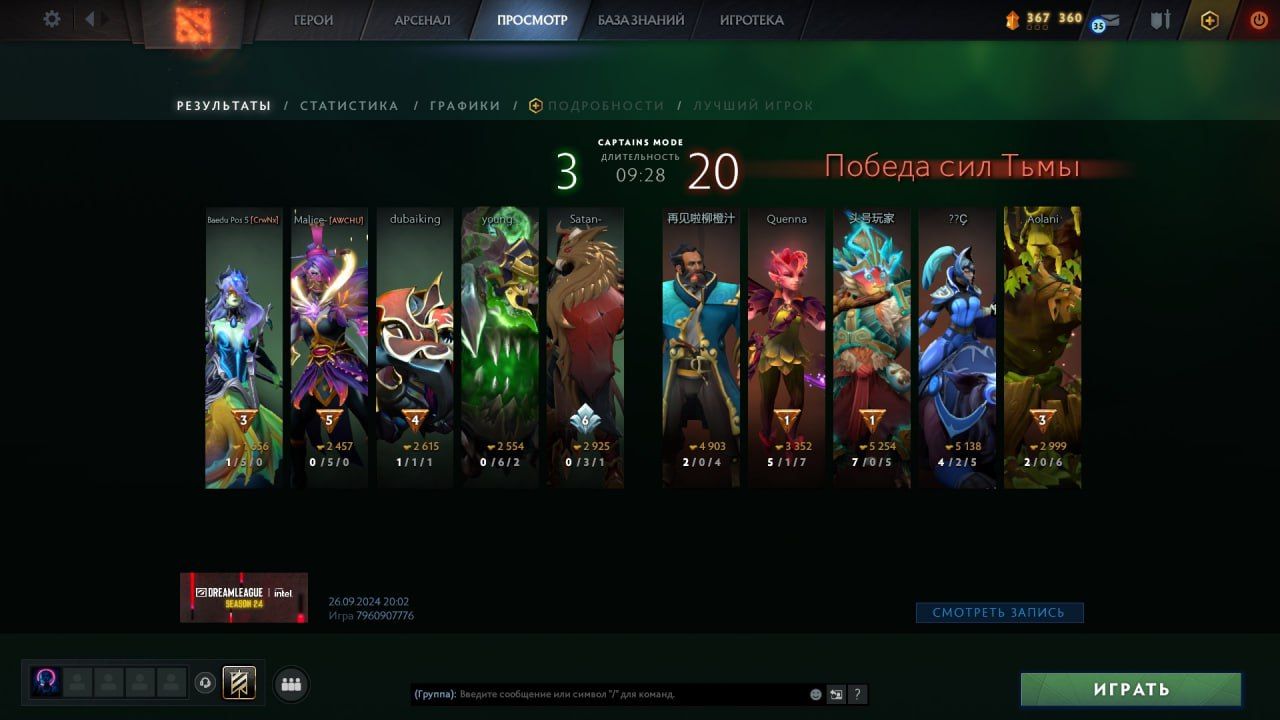Open the Подробности tab
Viewport: 1280px width, 720px height.
[x=605, y=106]
